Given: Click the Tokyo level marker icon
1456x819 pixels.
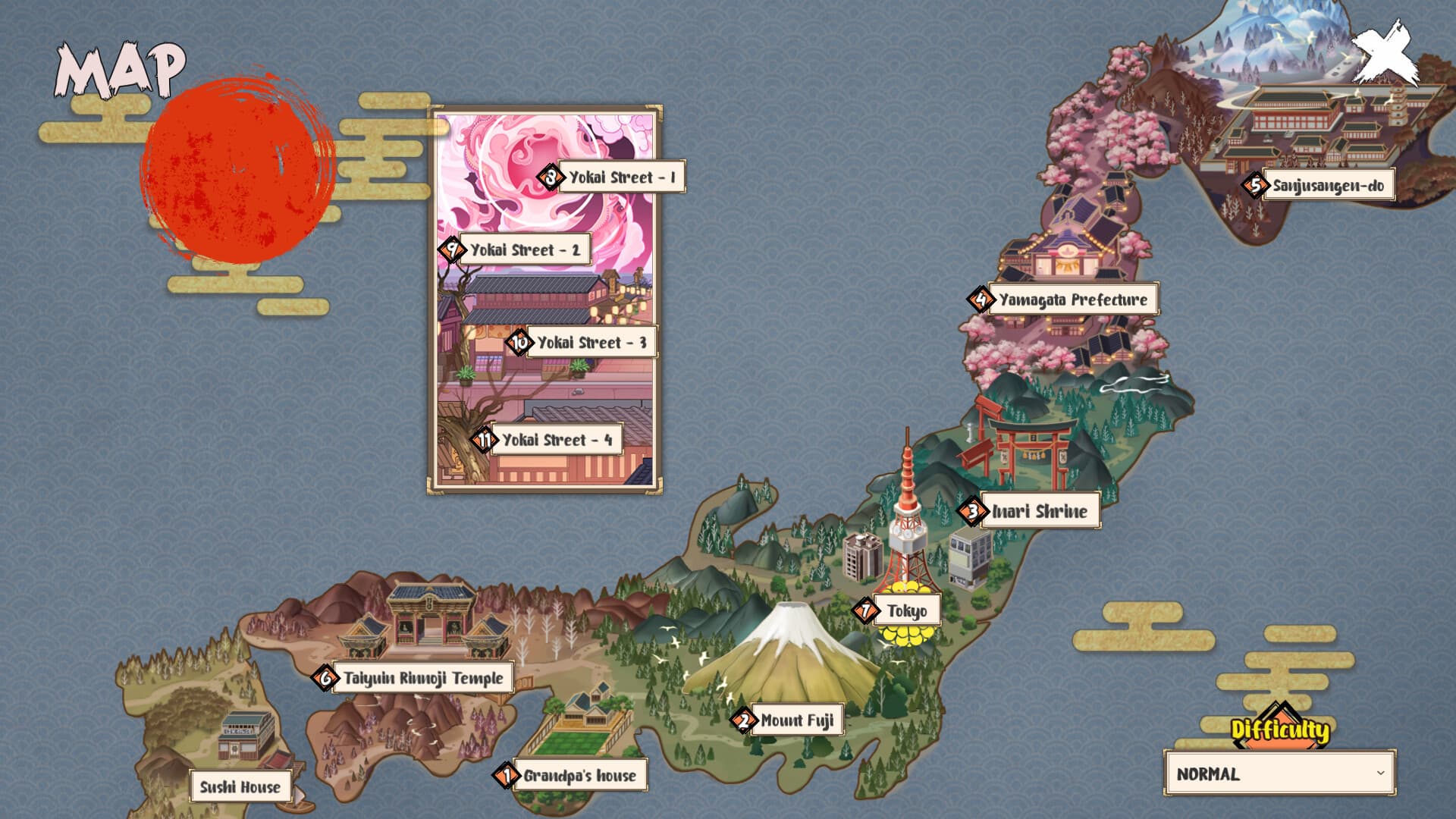Looking at the screenshot, I should [867, 609].
